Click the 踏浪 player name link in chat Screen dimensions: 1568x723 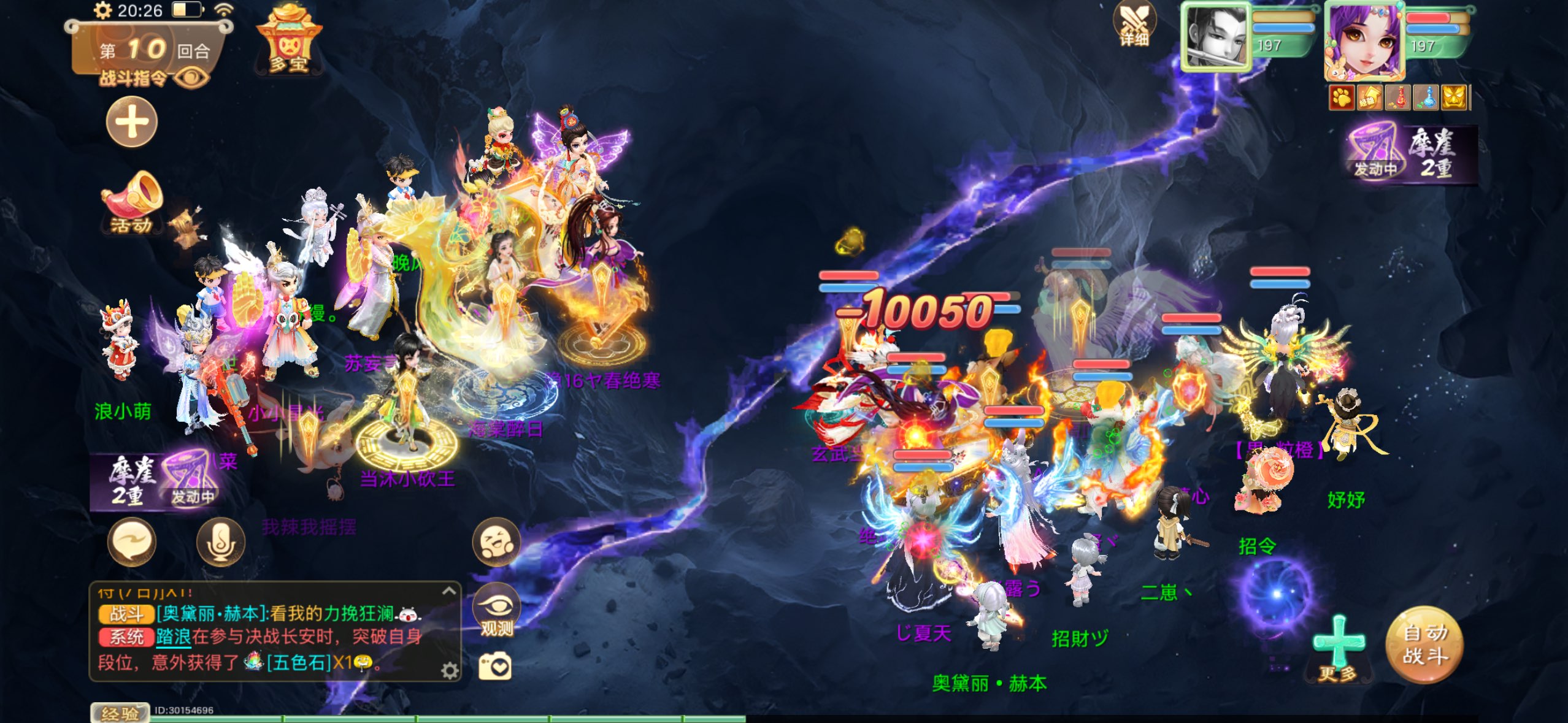click(173, 637)
